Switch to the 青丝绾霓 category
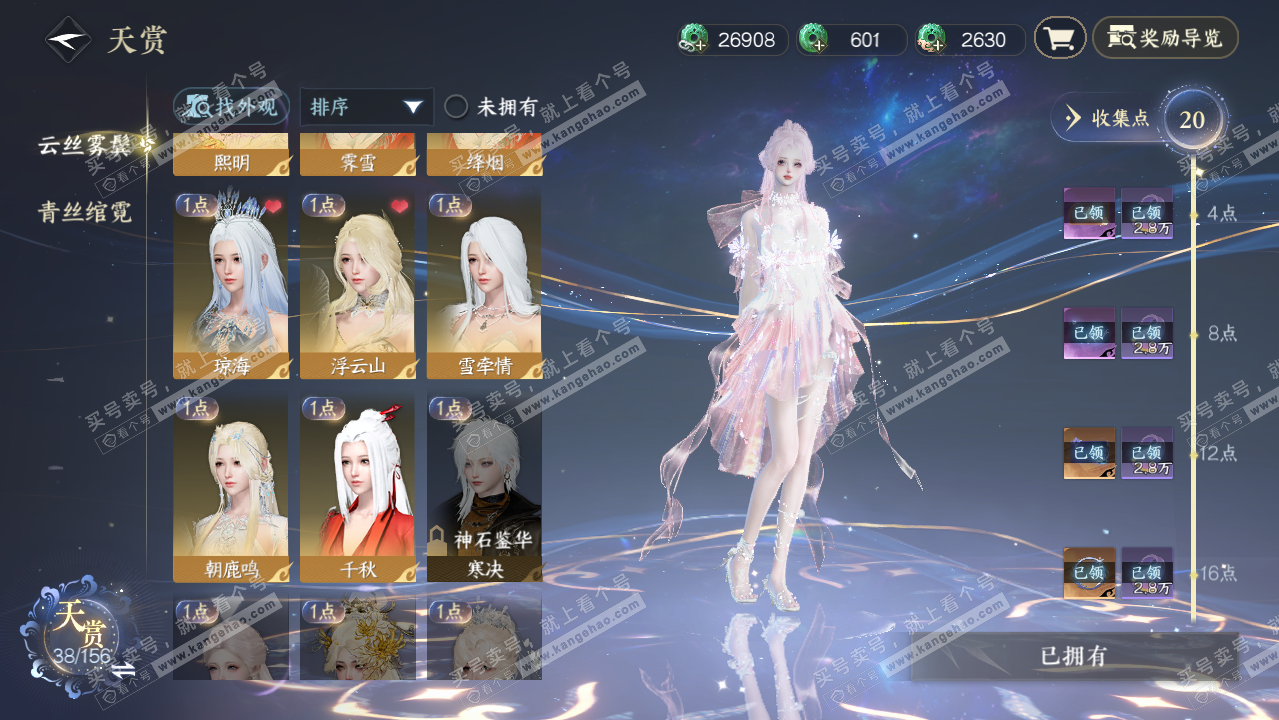1279x720 pixels. click(85, 212)
